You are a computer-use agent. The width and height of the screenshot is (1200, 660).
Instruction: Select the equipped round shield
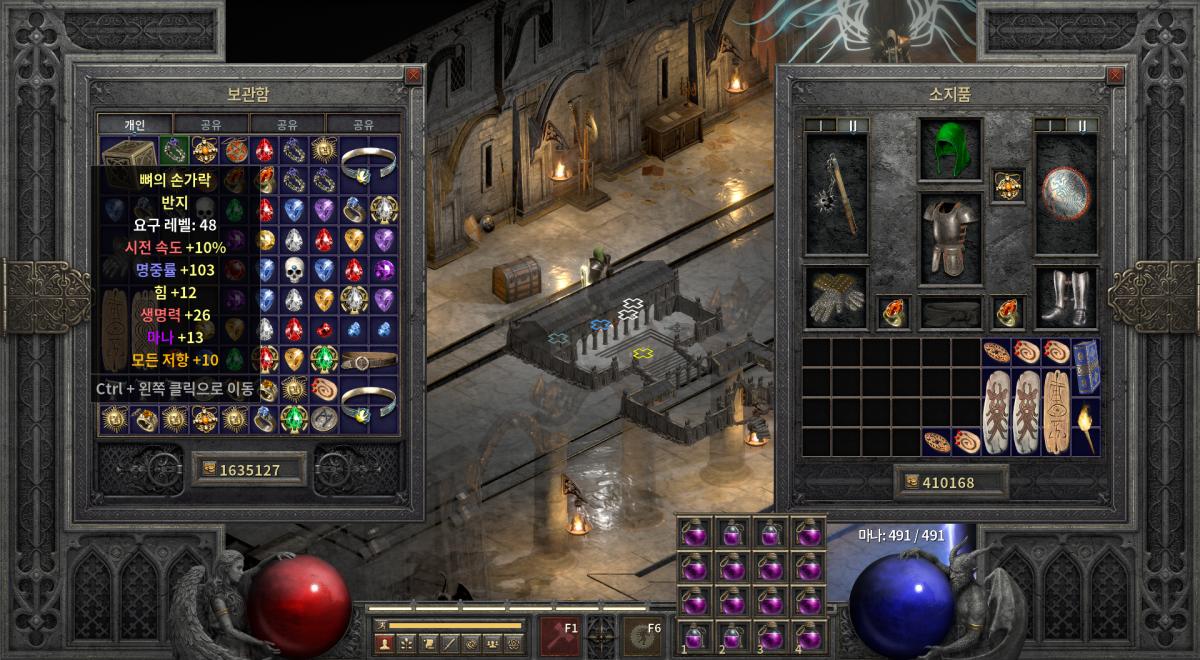click(1066, 192)
